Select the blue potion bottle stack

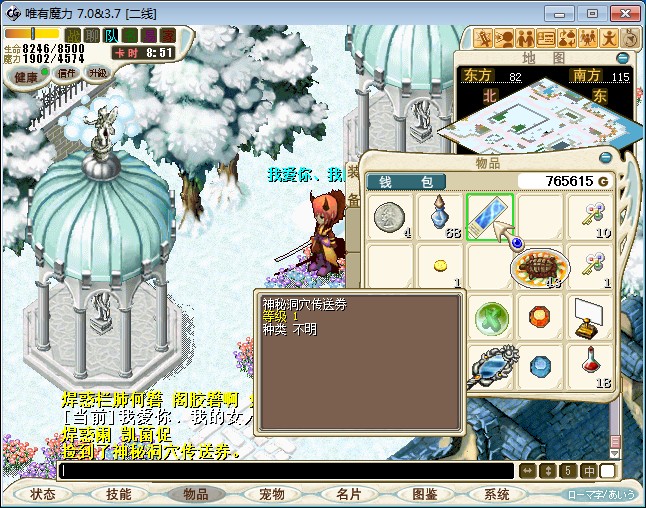[x=440, y=217]
